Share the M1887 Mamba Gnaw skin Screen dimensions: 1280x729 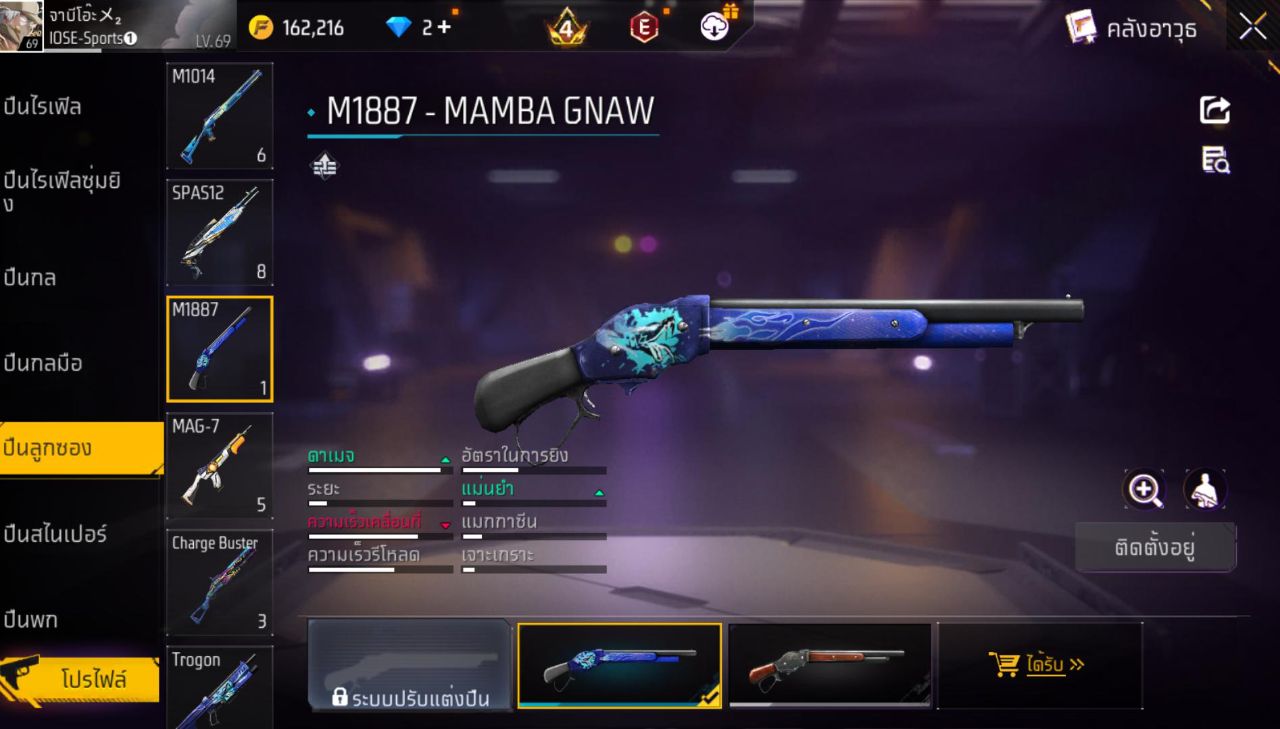coord(1214,110)
